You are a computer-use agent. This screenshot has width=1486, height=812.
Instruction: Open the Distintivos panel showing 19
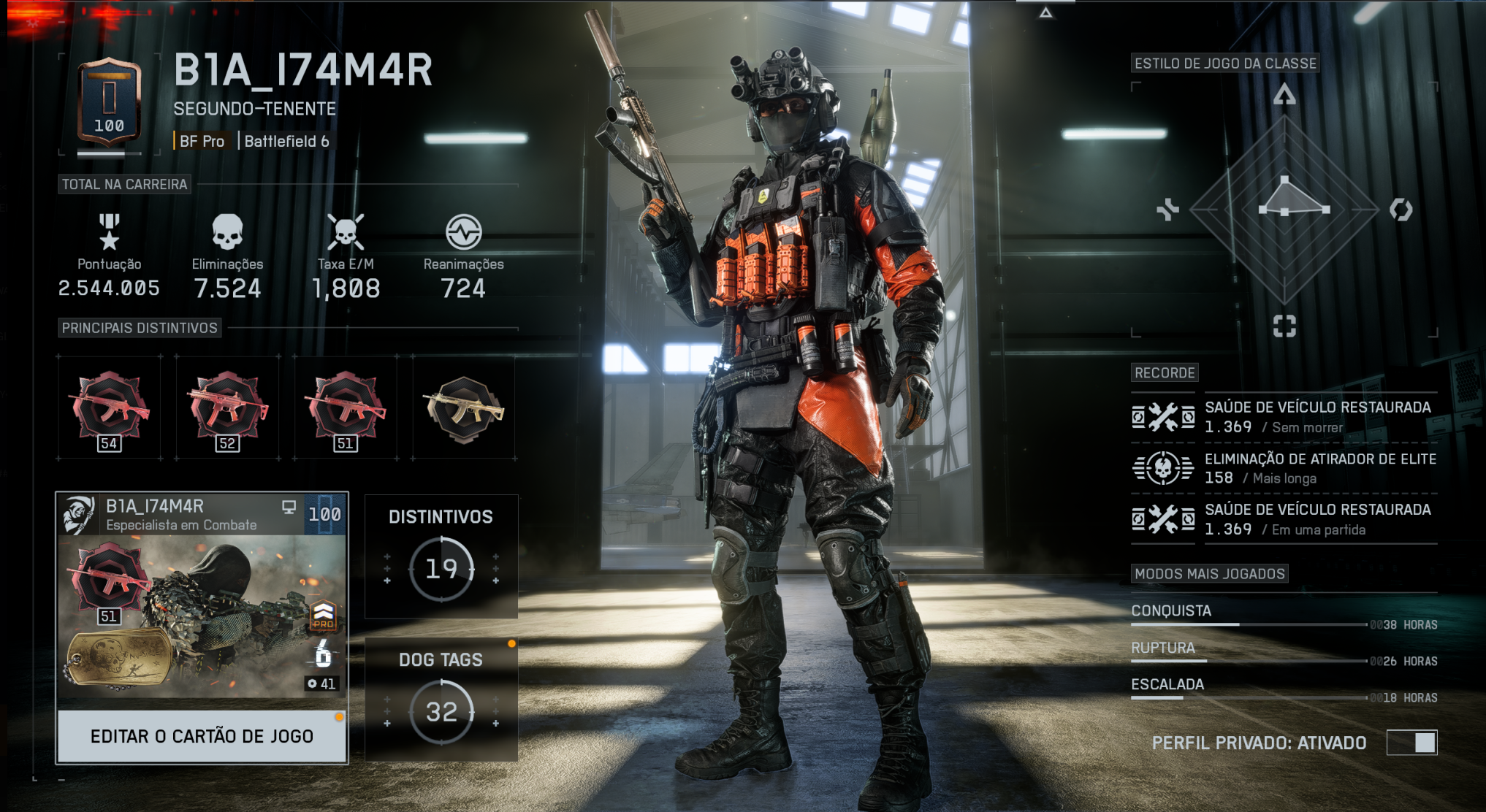[441, 557]
